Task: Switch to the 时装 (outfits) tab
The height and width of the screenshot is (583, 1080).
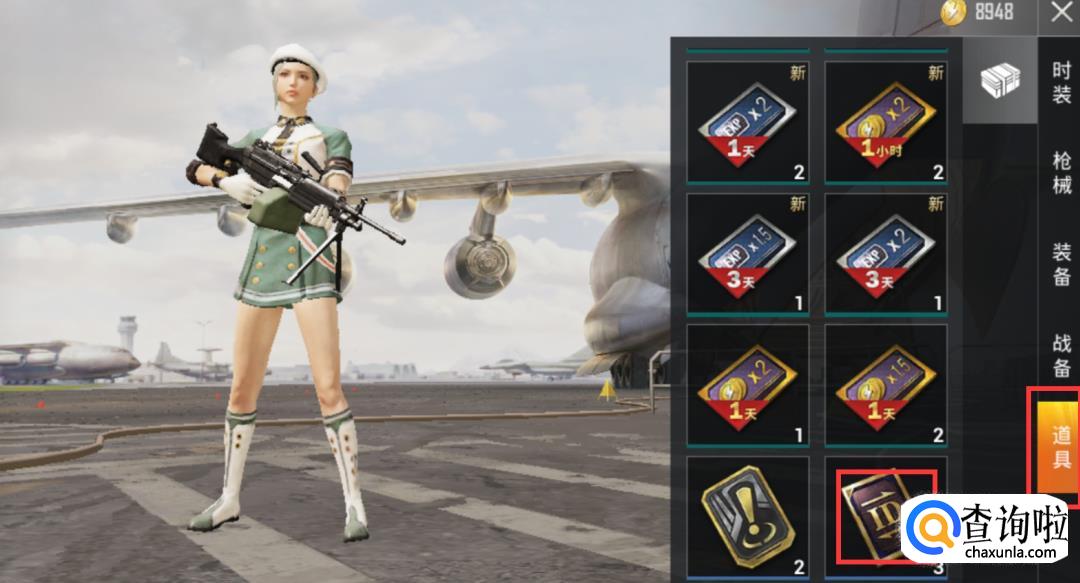Action: [x=1060, y=83]
